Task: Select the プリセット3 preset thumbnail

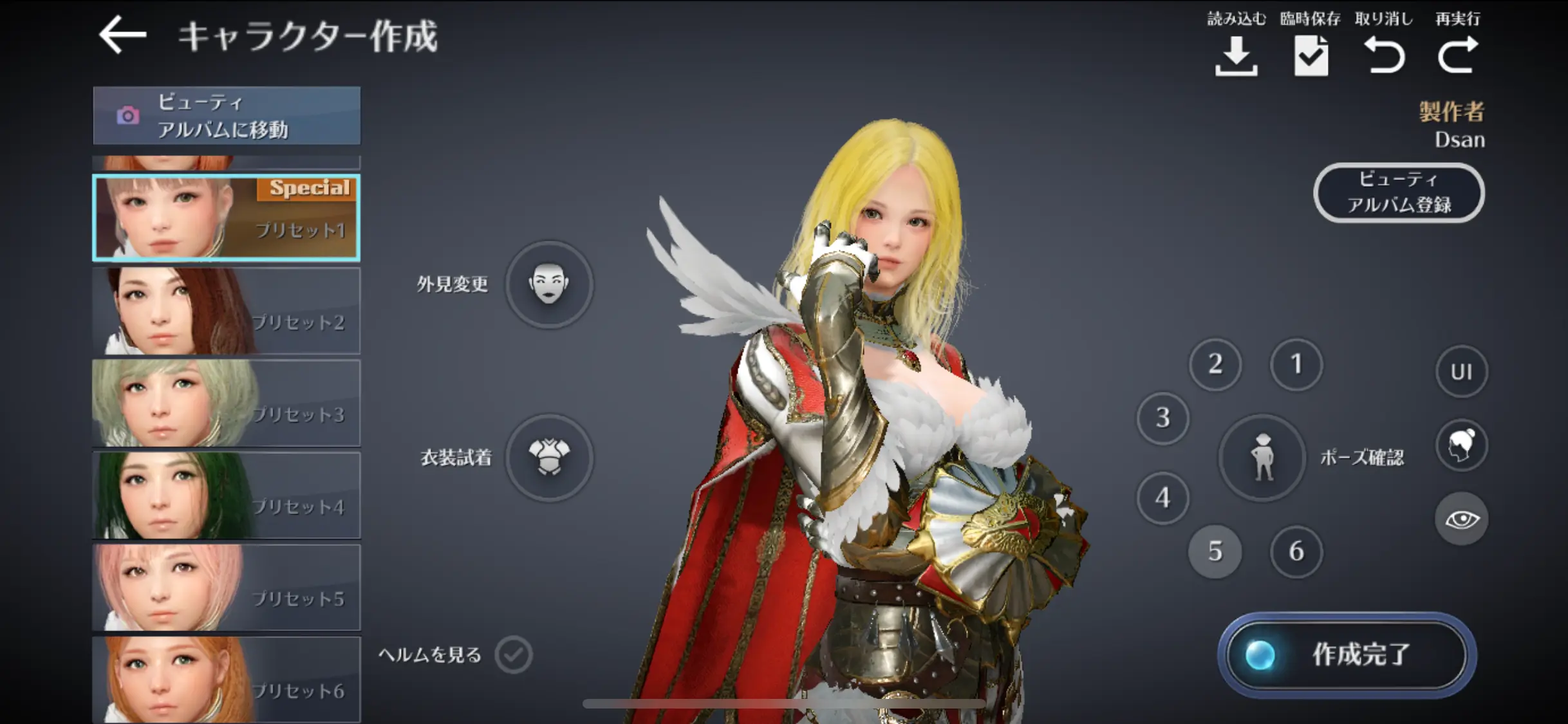Action: [x=227, y=404]
